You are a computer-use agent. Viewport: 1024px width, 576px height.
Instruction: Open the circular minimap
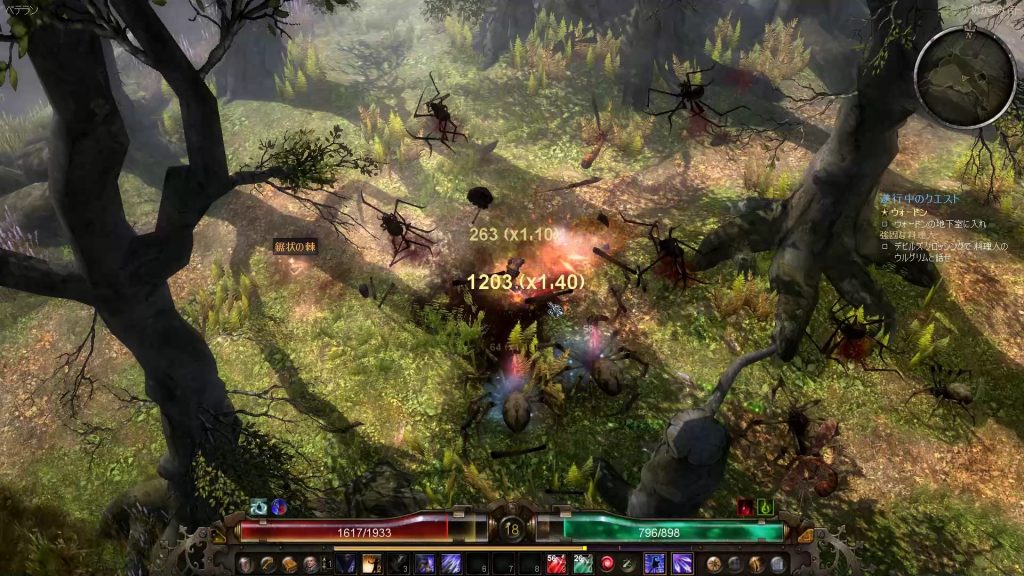coord(965,77)
